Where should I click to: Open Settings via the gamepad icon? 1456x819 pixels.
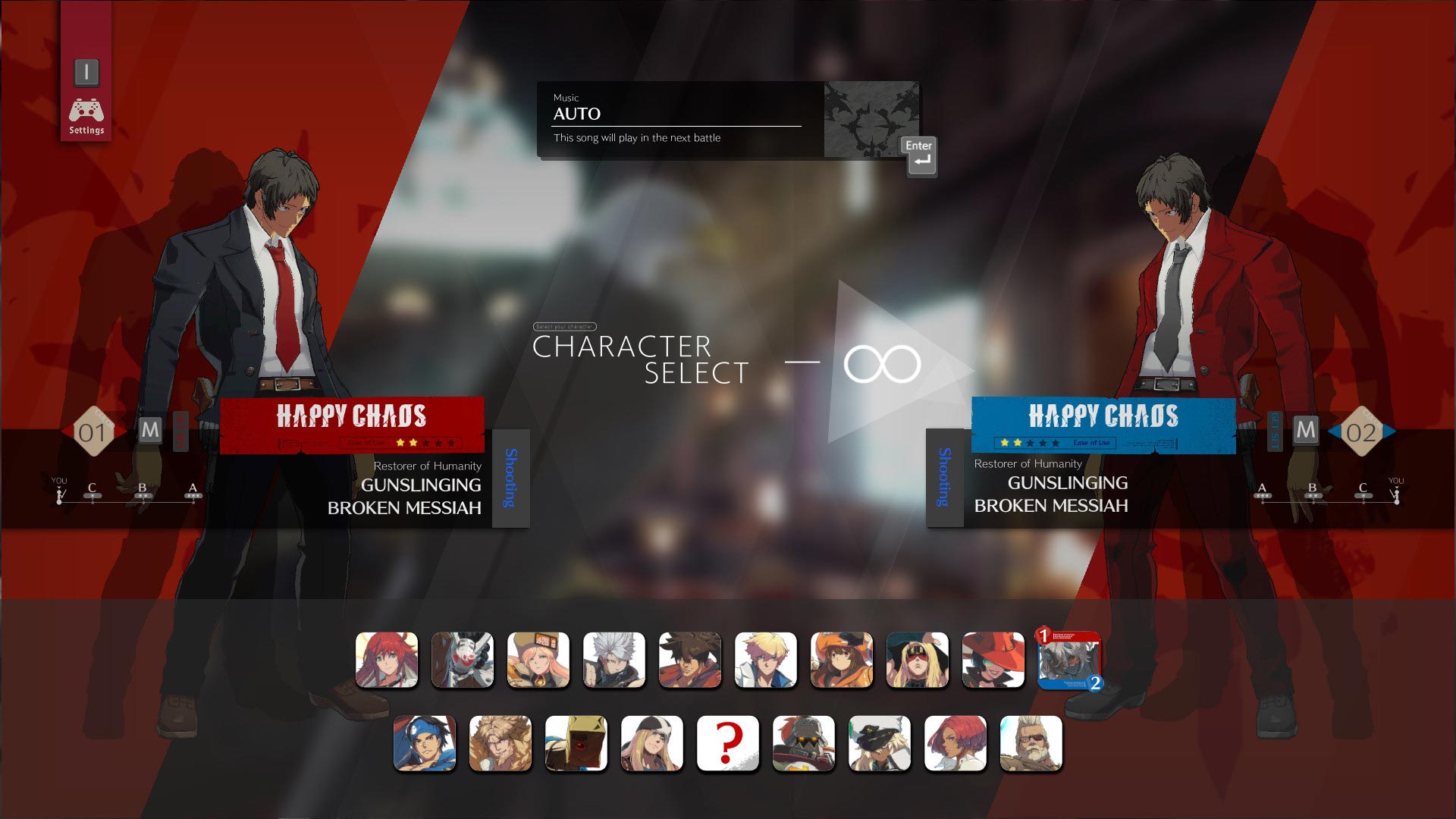pyautogui.click(x=86, y=110)
